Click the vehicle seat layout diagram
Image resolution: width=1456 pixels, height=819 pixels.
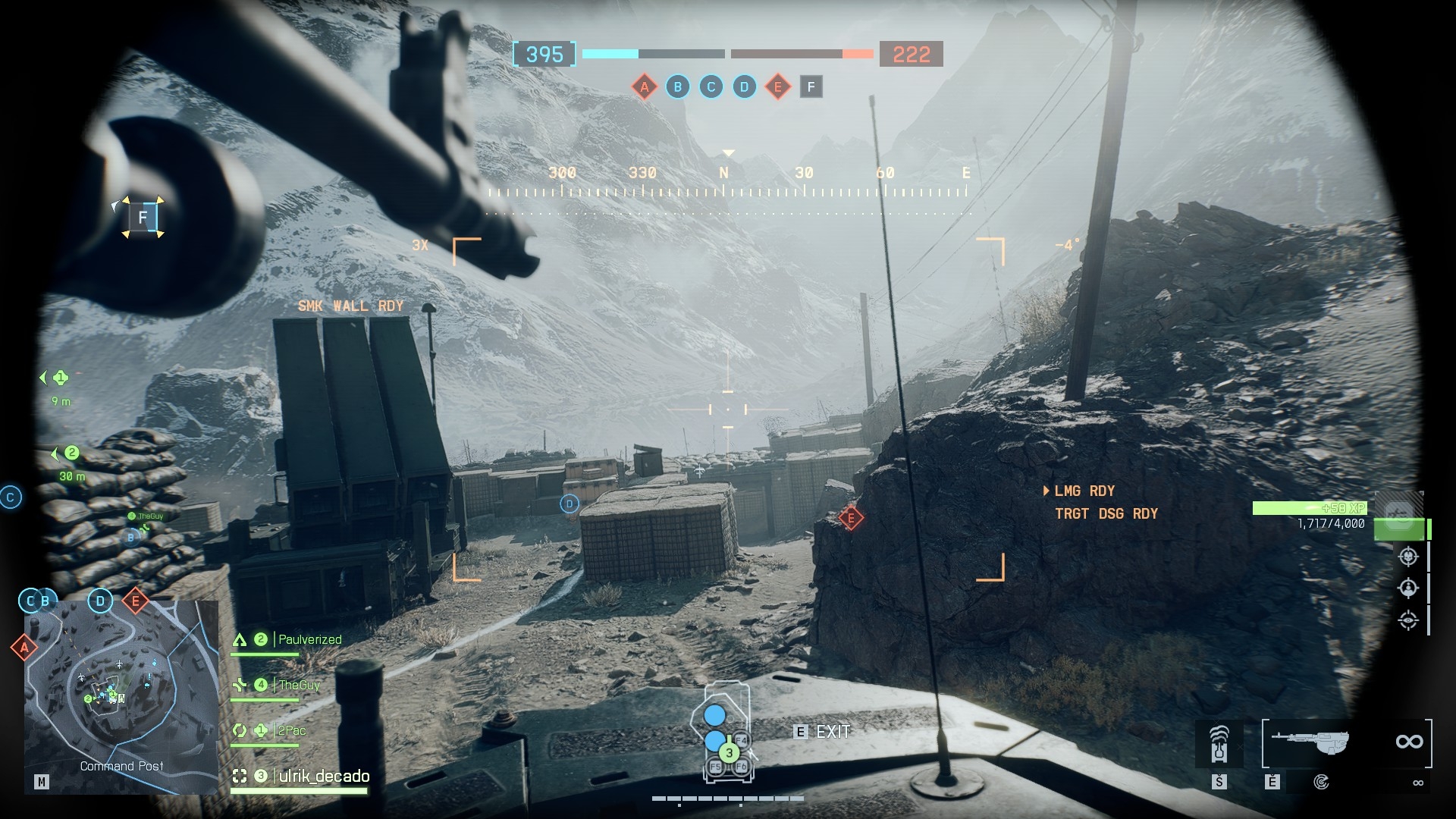tap(726, 732)
